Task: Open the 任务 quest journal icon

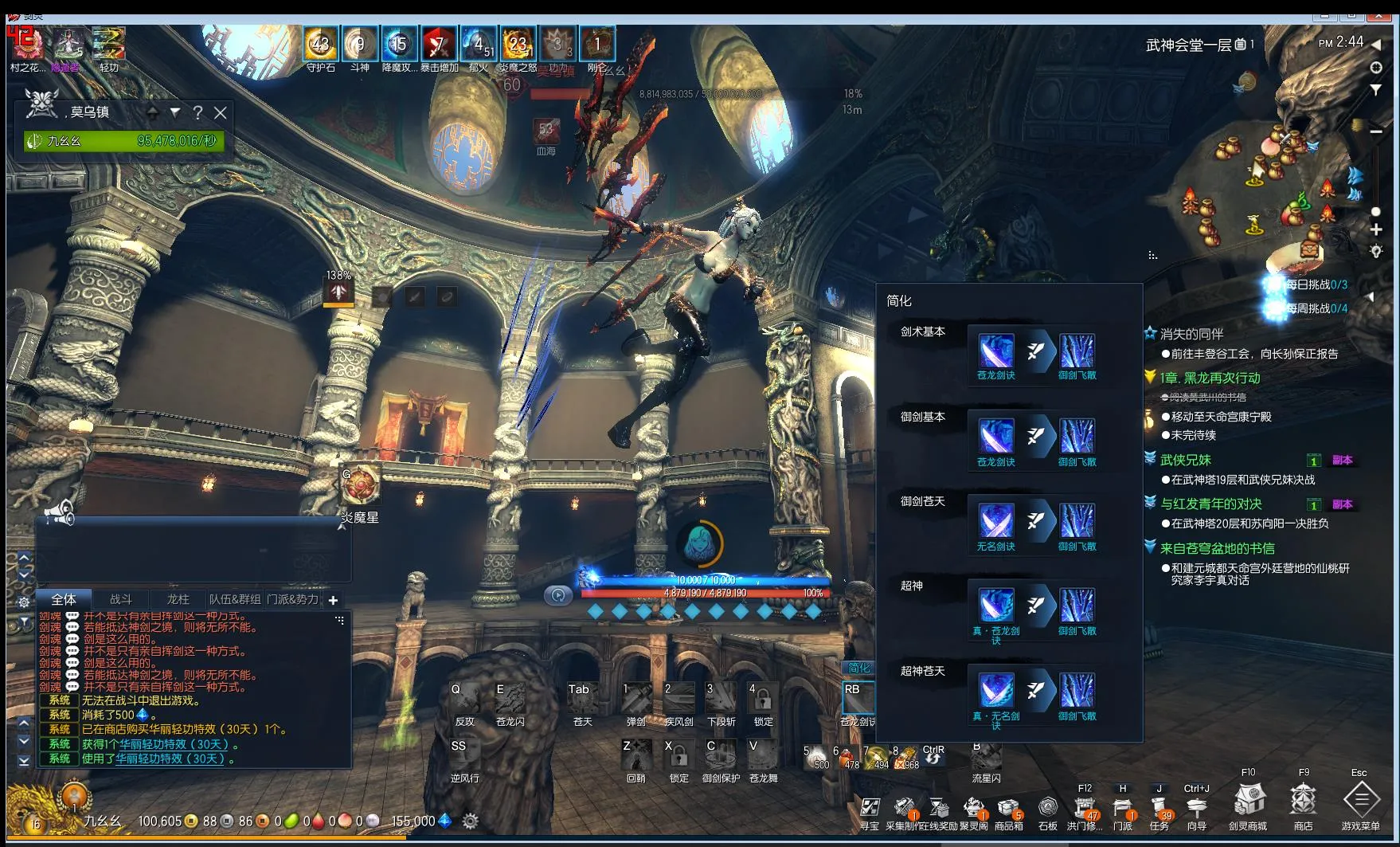Action: click(1159, 807)
